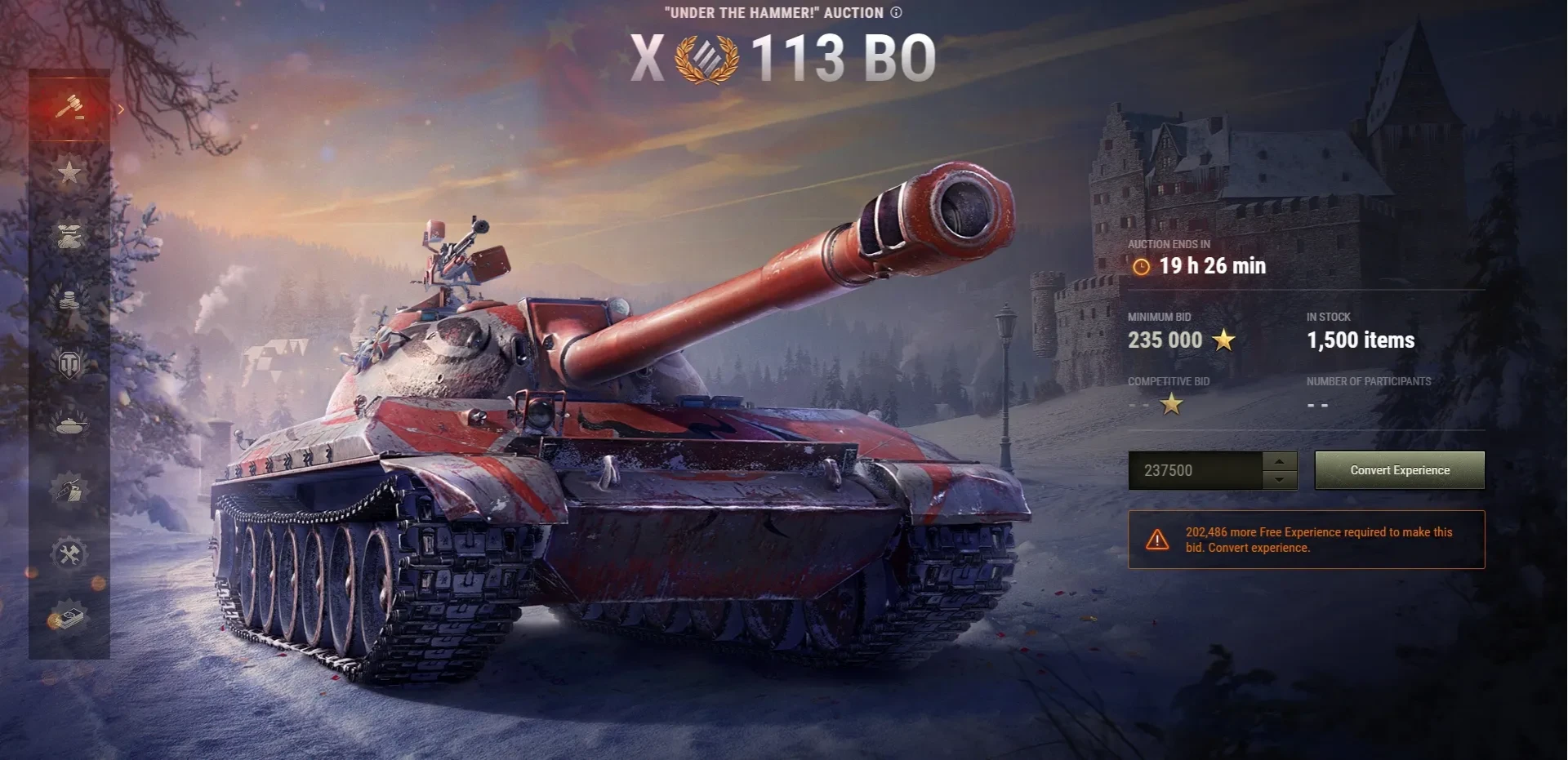Open the coin stack section in sidebar

(x=69, y=300)
